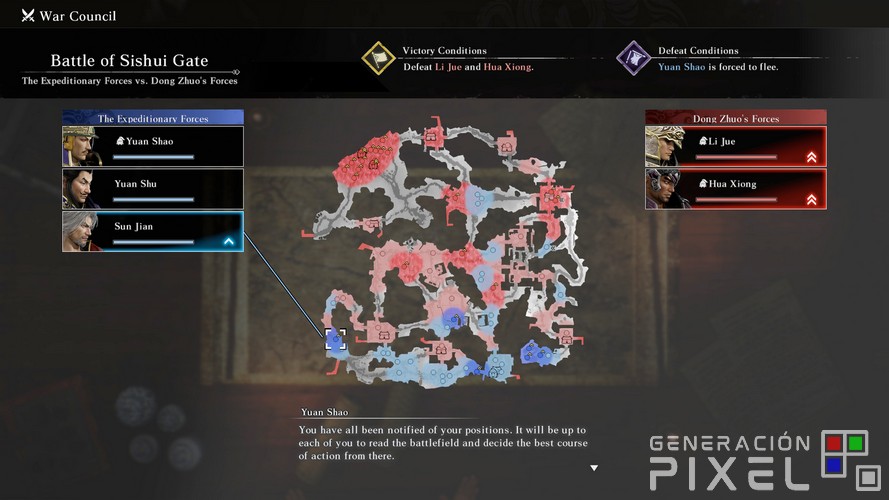Click the battlefield map of Sishui Gate
Image resolution: width=889 pixels, height=500 pixels.
[x=445, y=255]
